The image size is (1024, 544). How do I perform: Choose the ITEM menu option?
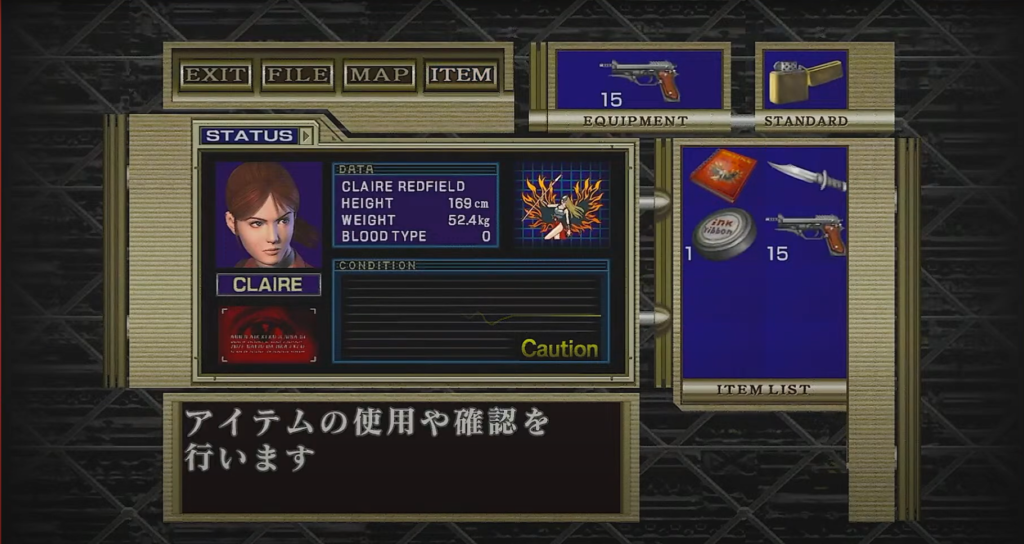click(461, 75)
